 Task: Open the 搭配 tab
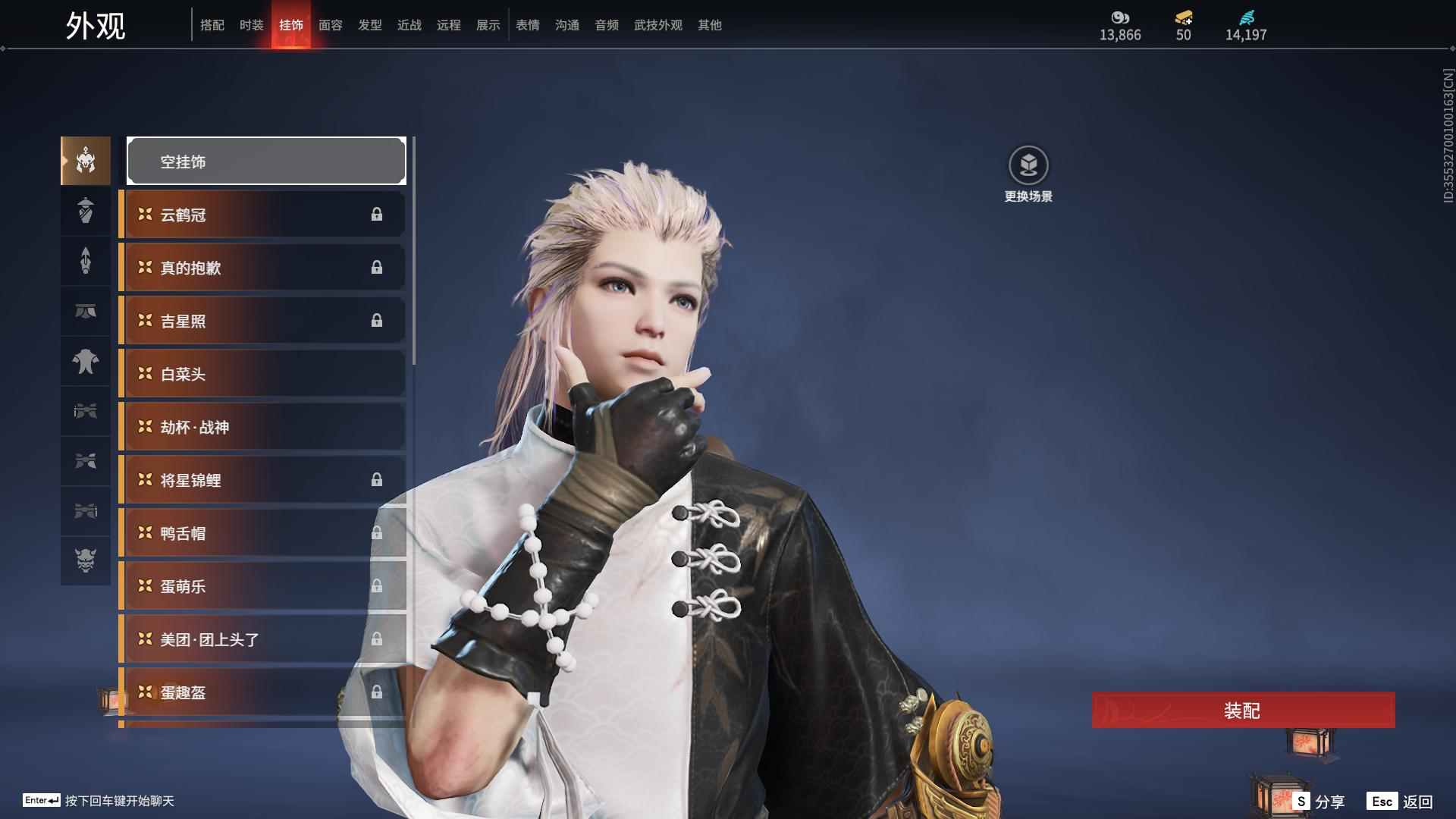[x=212, y=25]
